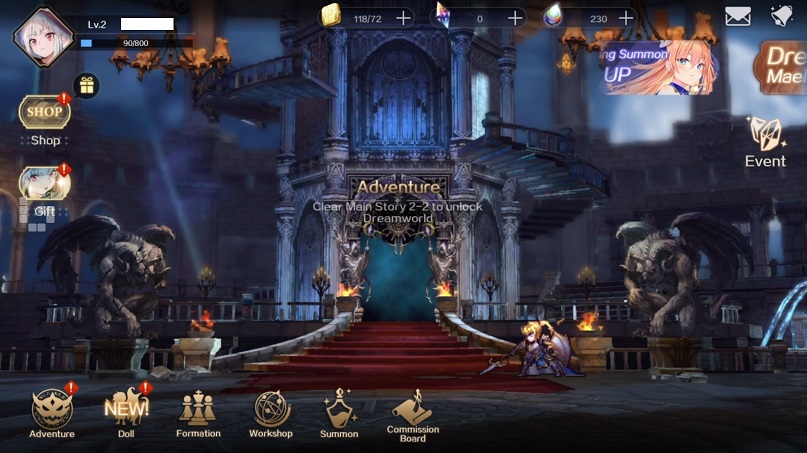The image size is (807, 453).
Task: Click the player avatar portrait
Action: point(43,36)
